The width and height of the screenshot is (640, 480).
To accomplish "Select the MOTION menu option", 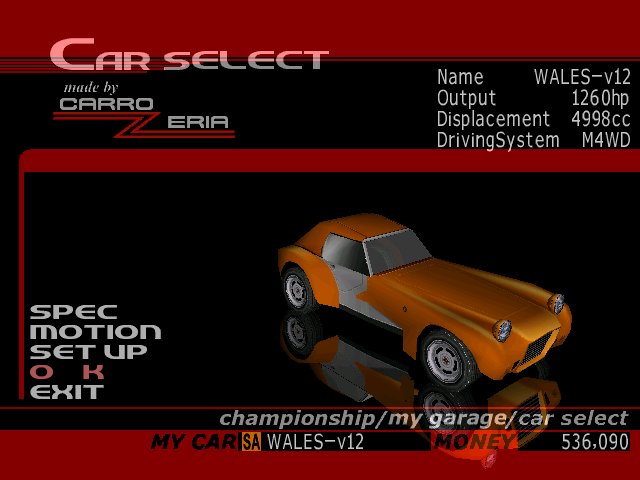I will [95, 332].
